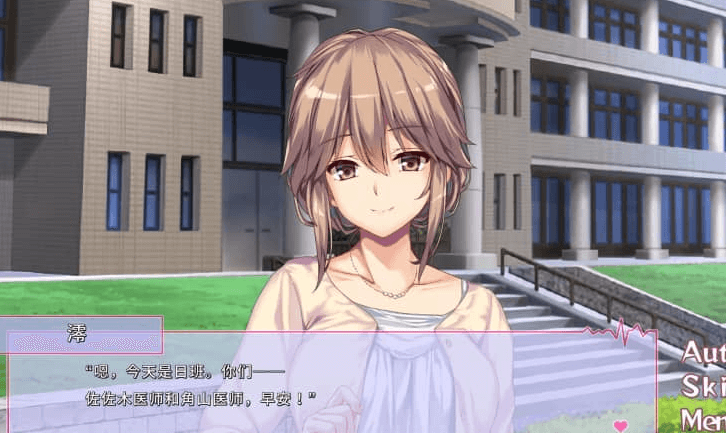Click the dialogue text box to continue
The height and width of the screenshot is (433, 726).
(330, 385)
